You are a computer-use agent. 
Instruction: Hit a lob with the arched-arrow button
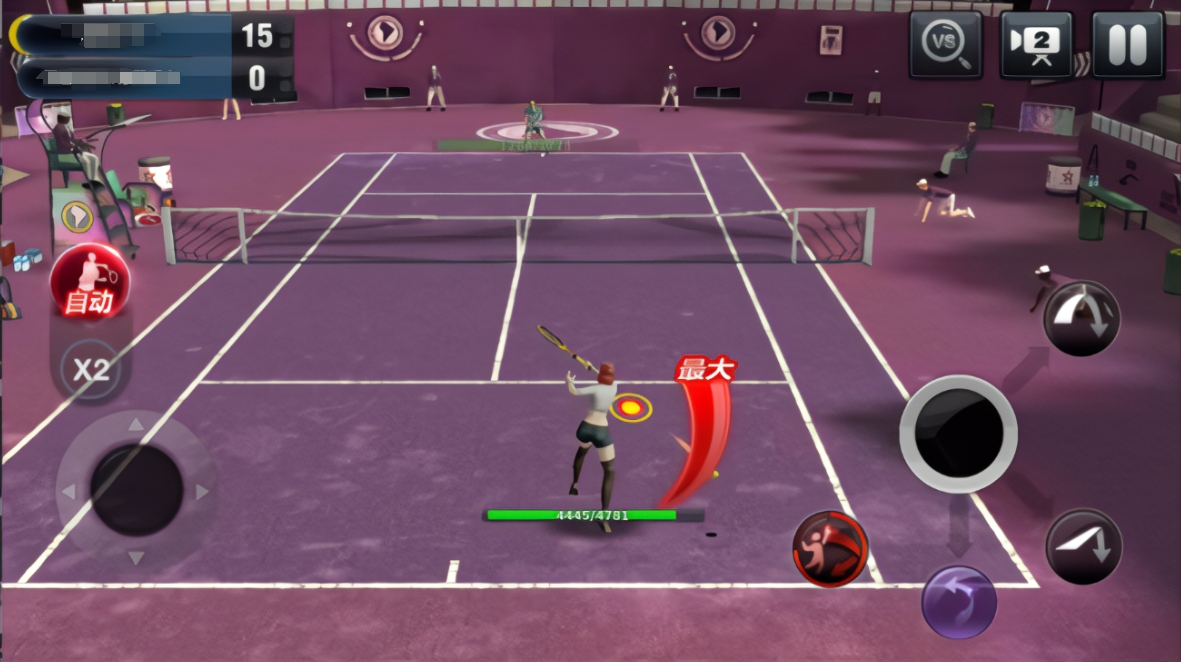point(1082,318)
